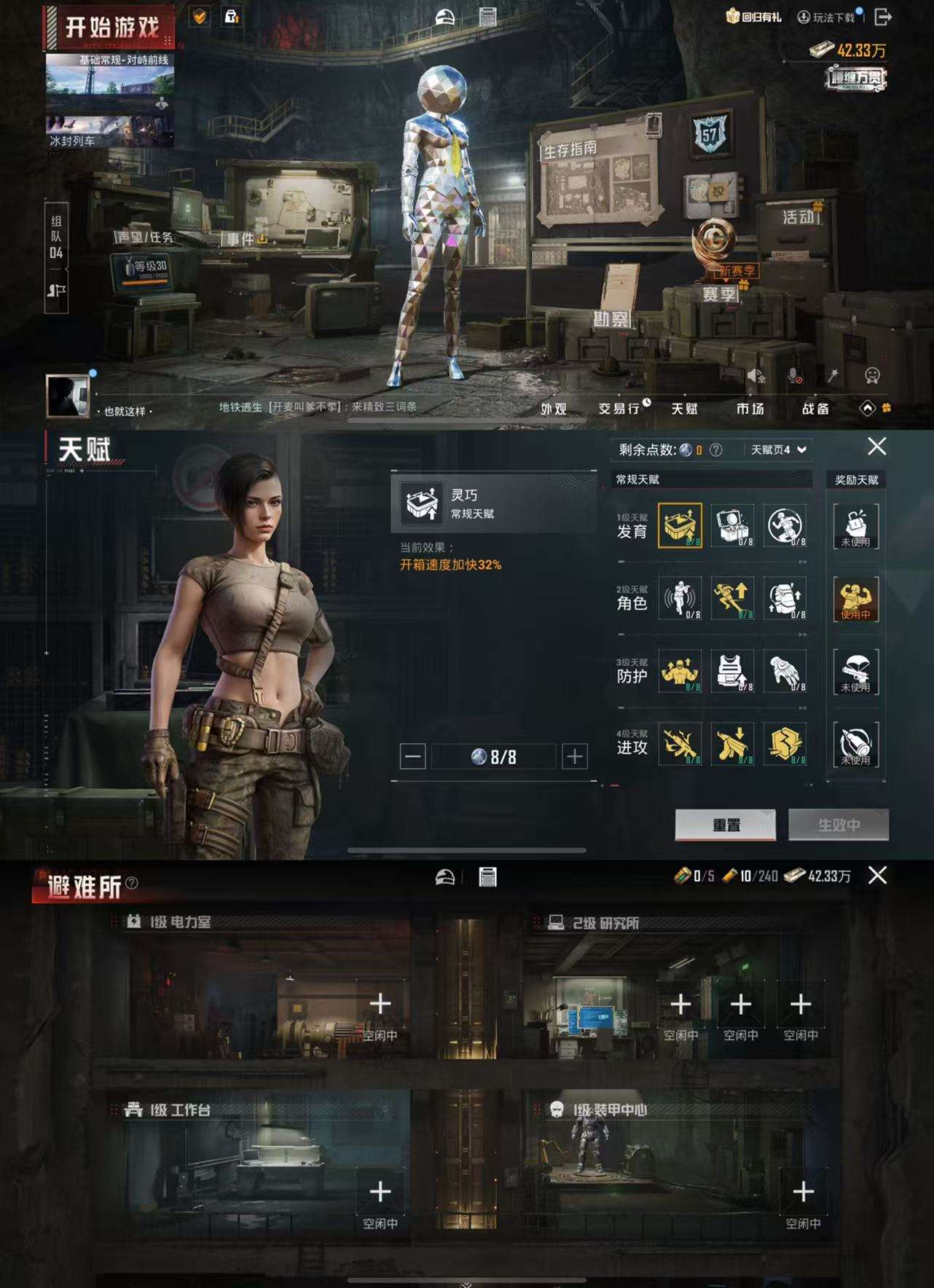Switch to the 市场 tab

(x=752, y=409)
